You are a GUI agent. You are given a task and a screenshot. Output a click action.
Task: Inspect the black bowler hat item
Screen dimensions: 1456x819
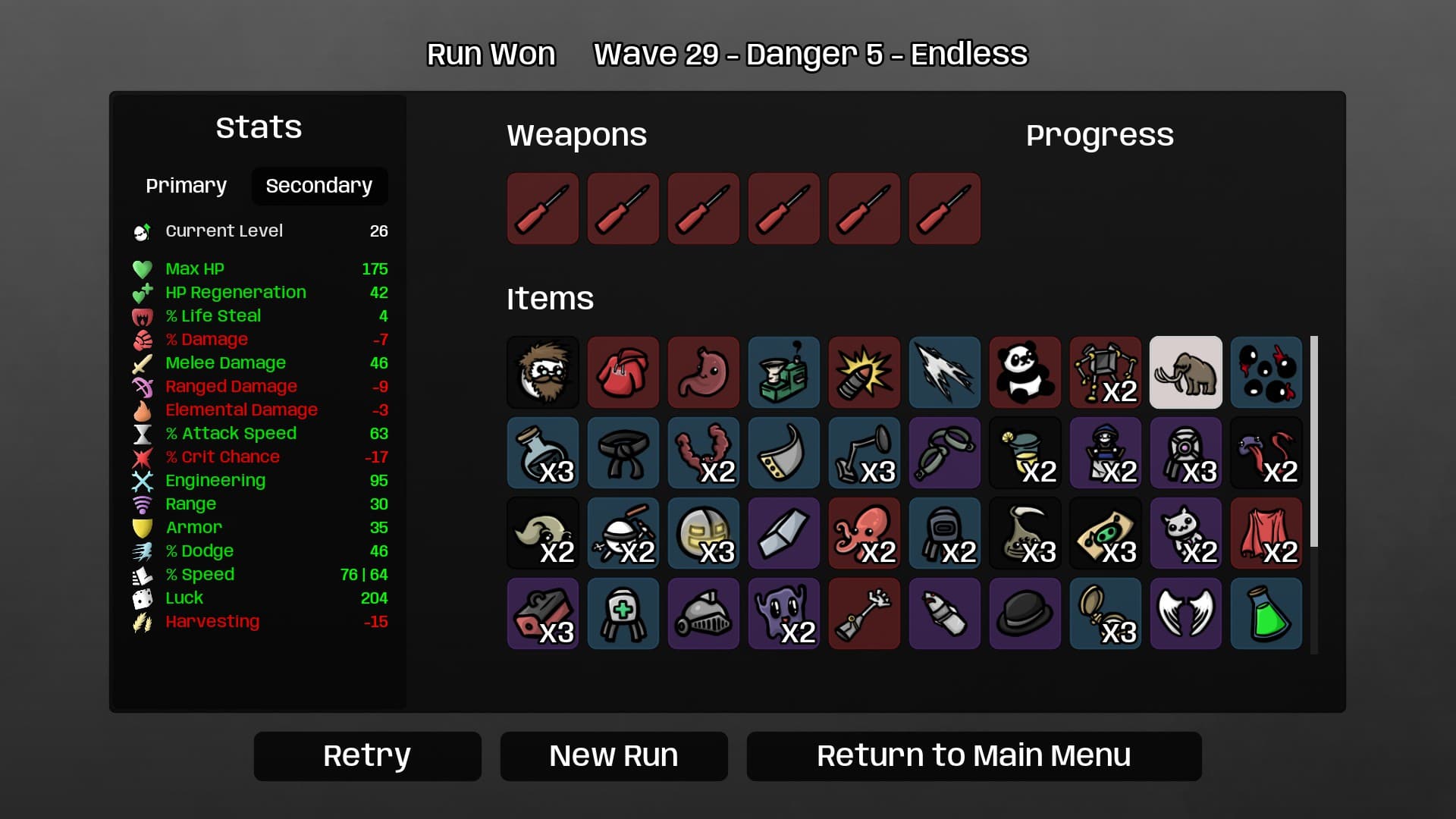[x=1025, y=613]
